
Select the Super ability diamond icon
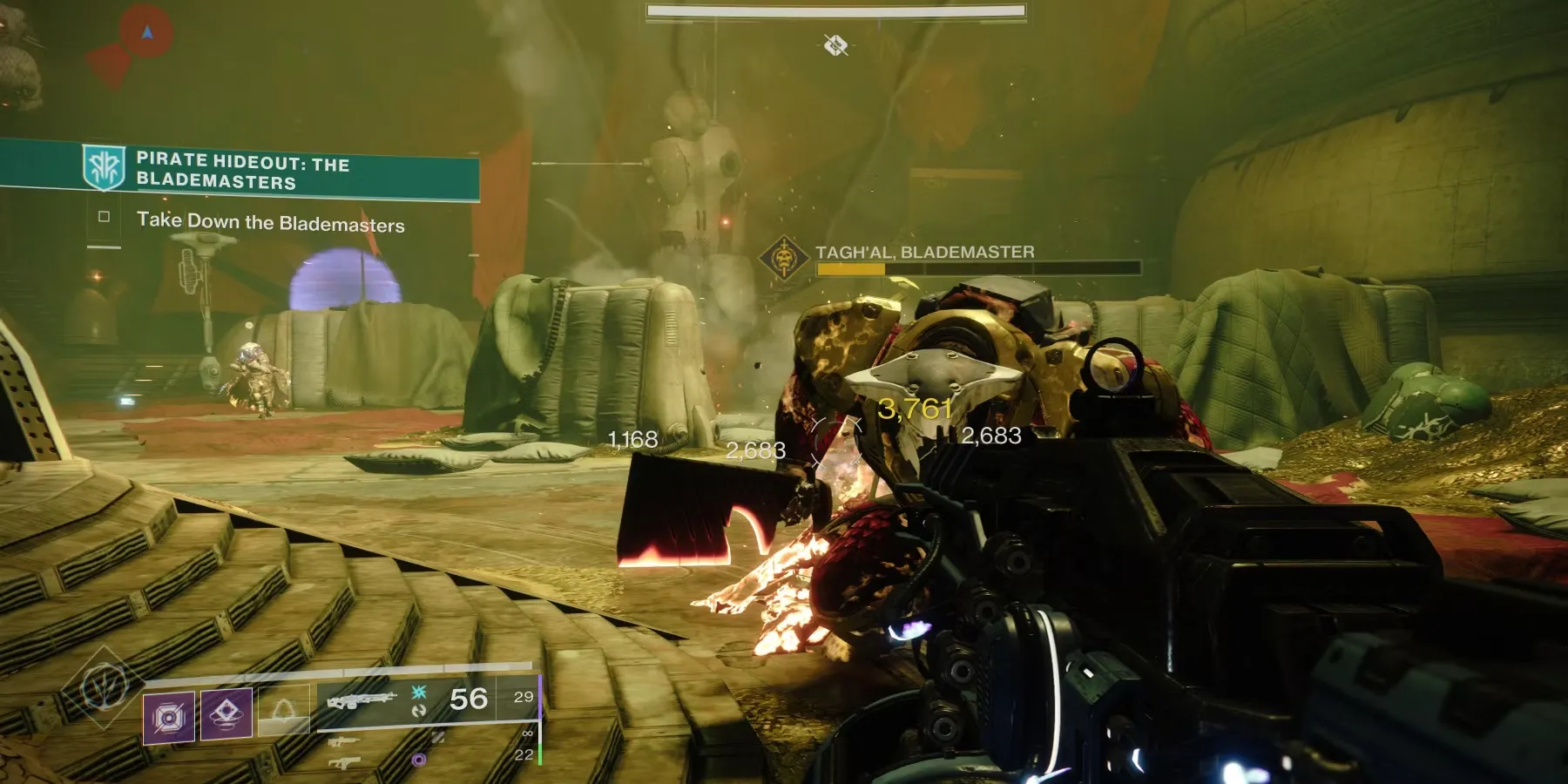105,687
